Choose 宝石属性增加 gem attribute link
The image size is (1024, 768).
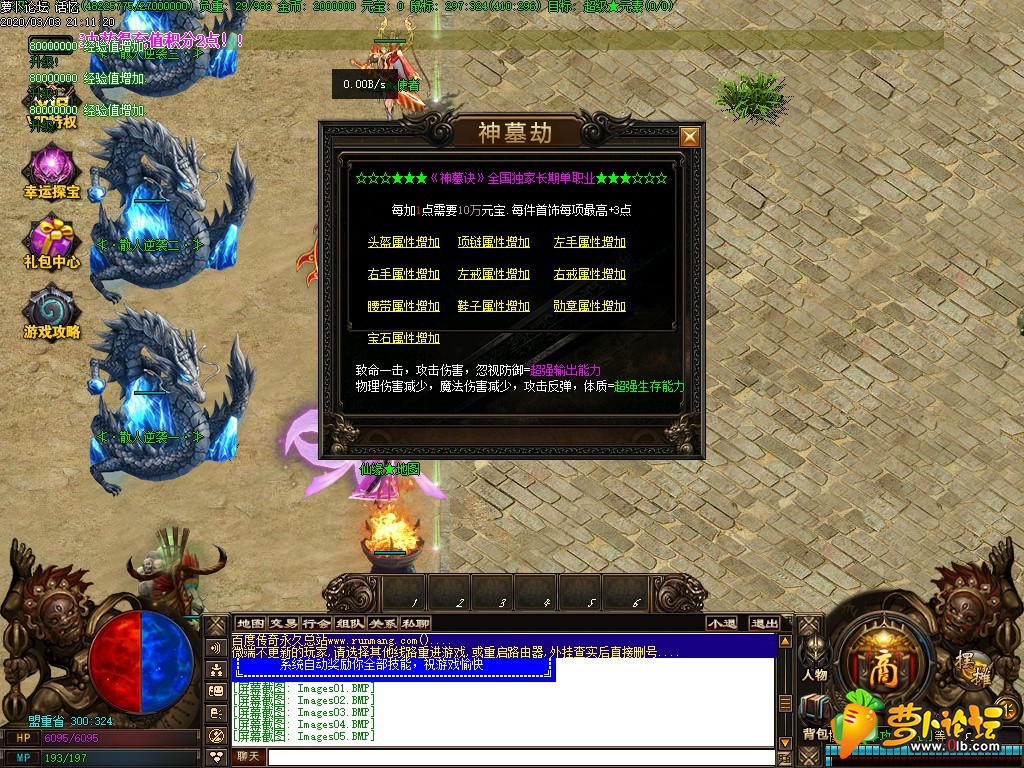tap(403, 338)
